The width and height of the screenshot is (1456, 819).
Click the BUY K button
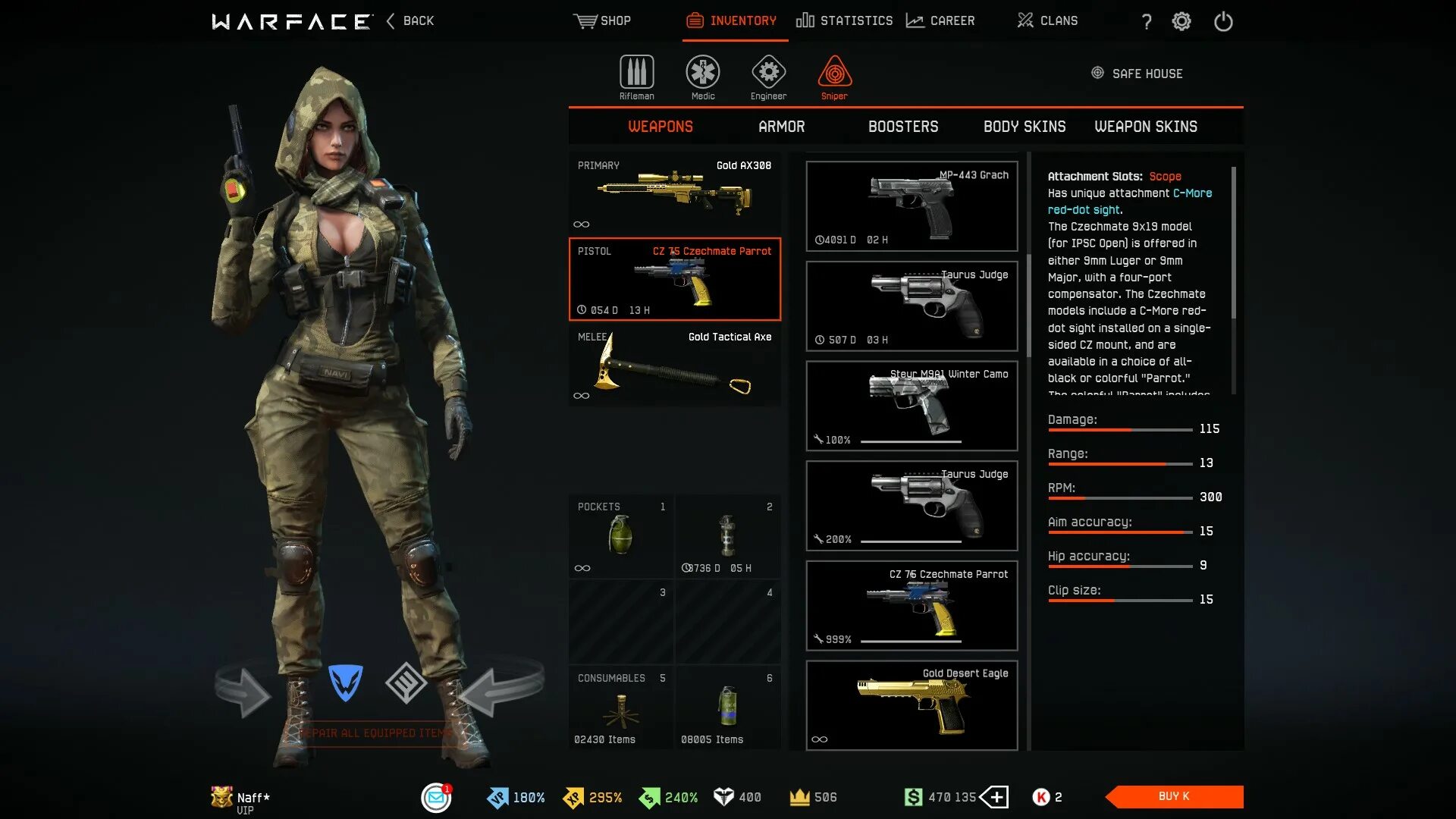tap(1174, 796)
